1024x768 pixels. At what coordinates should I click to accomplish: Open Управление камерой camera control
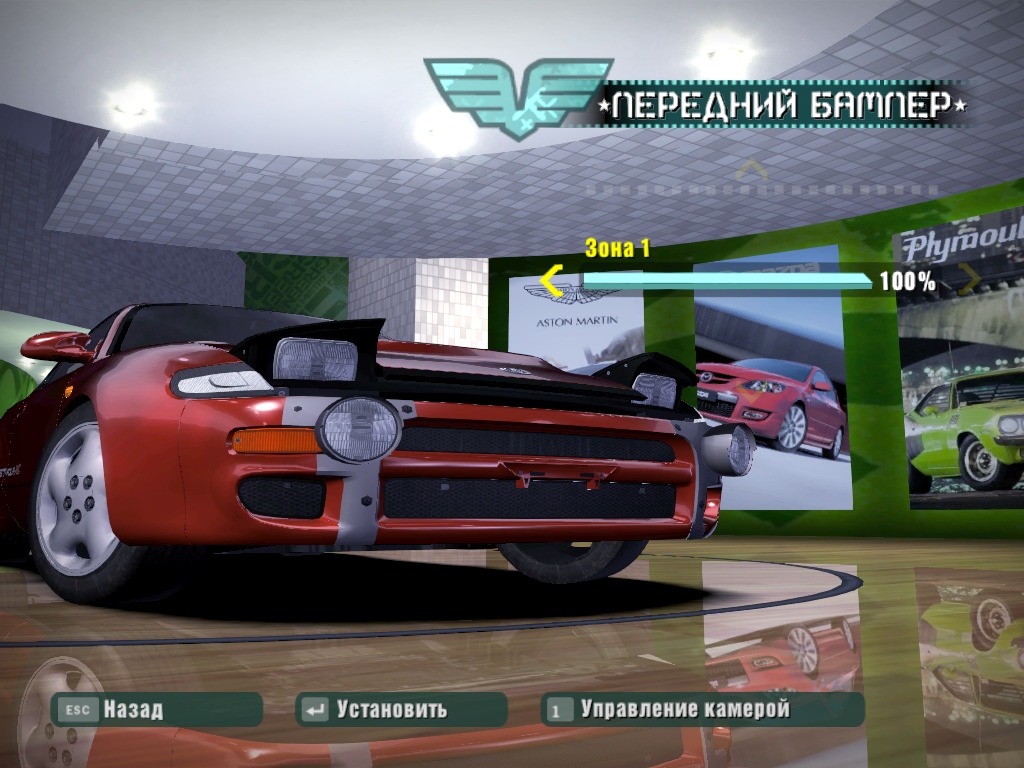click(702, 710)
